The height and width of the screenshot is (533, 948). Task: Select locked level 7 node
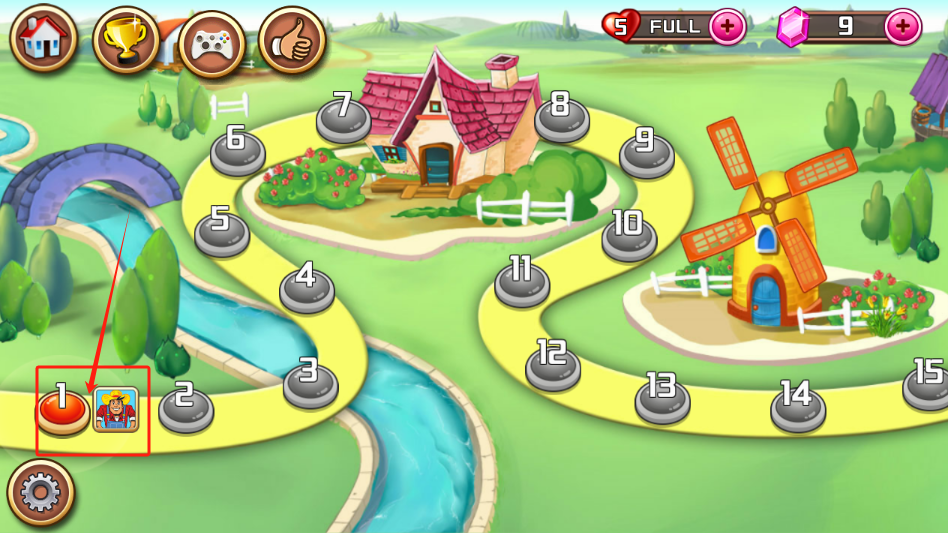344,114
